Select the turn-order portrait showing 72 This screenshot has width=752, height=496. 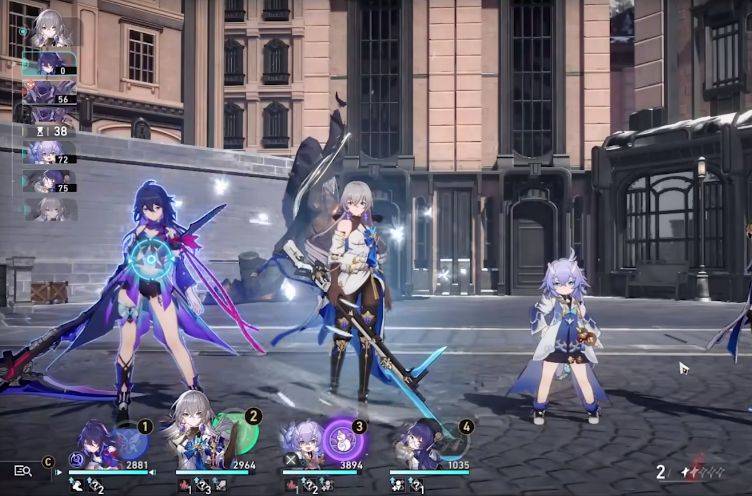click(48, 152)
